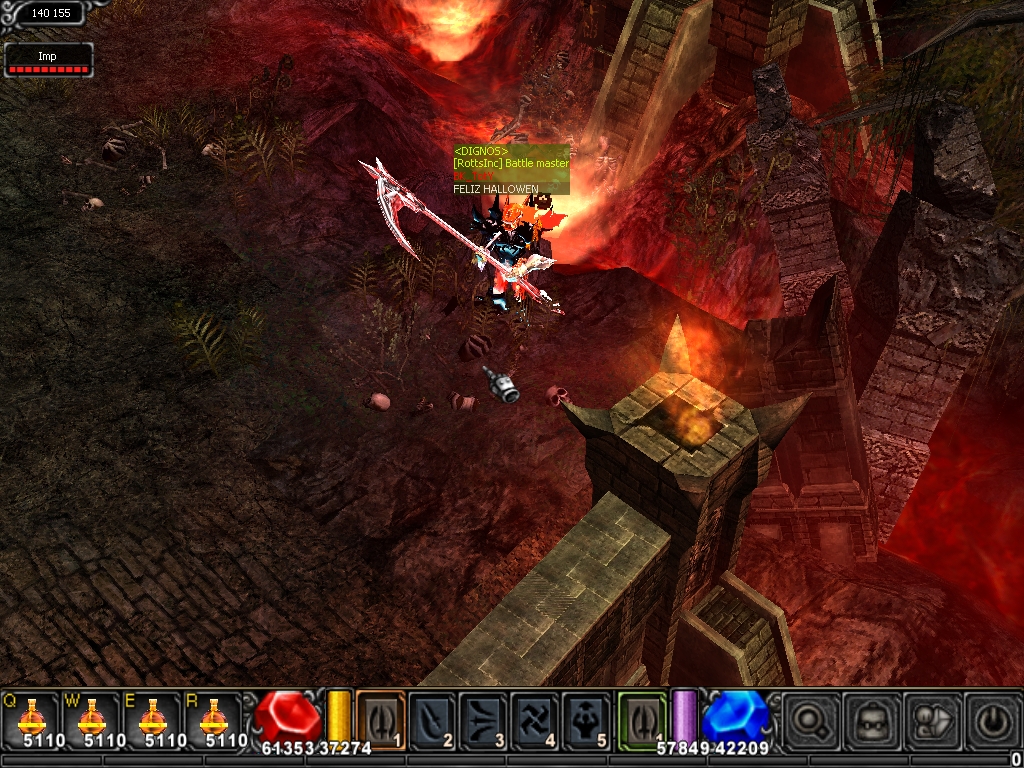Use the potion in the Q slot
Image resolution: width=1024 pixels, height=768 pixels.
click(x=31, y=719)
